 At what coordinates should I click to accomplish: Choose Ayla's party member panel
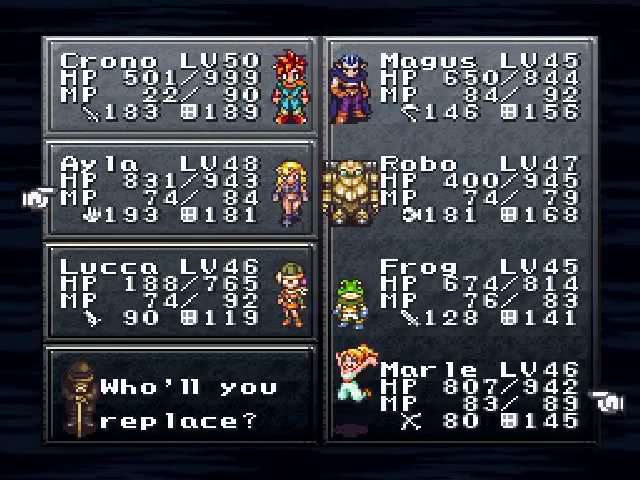180,190
